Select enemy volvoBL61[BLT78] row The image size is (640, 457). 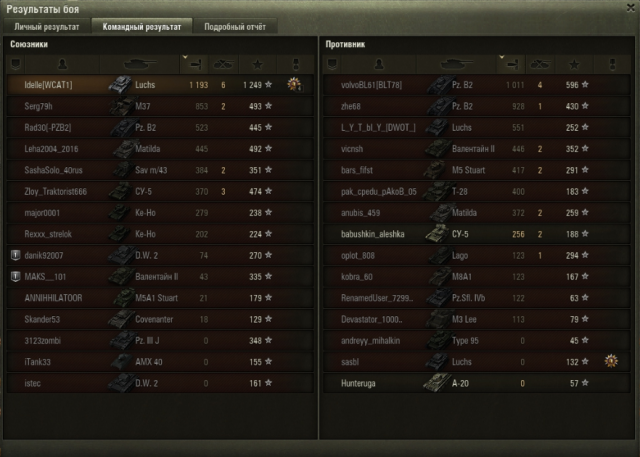point(470,85)
